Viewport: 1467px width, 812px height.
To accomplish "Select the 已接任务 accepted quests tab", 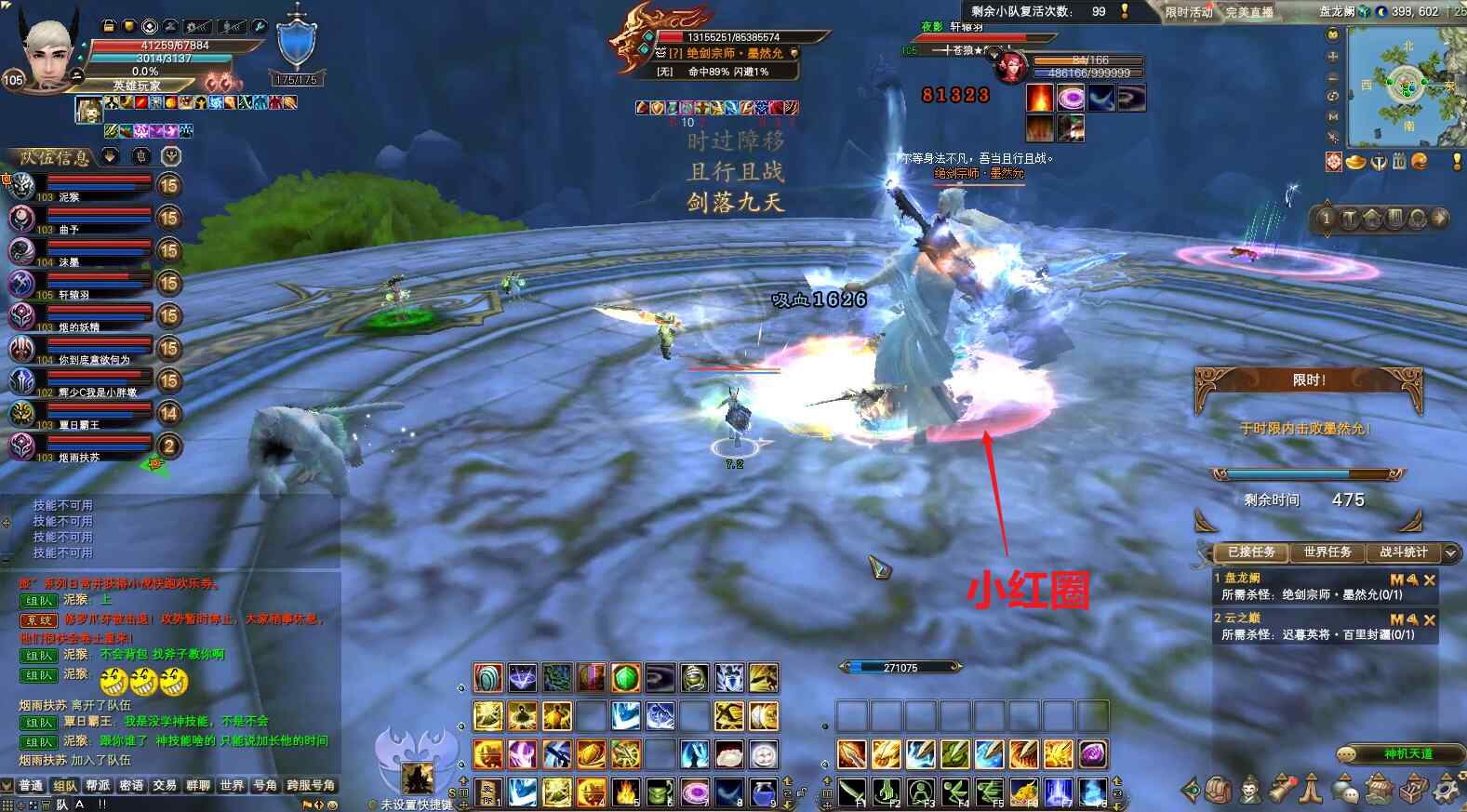I will (1250, 552).
